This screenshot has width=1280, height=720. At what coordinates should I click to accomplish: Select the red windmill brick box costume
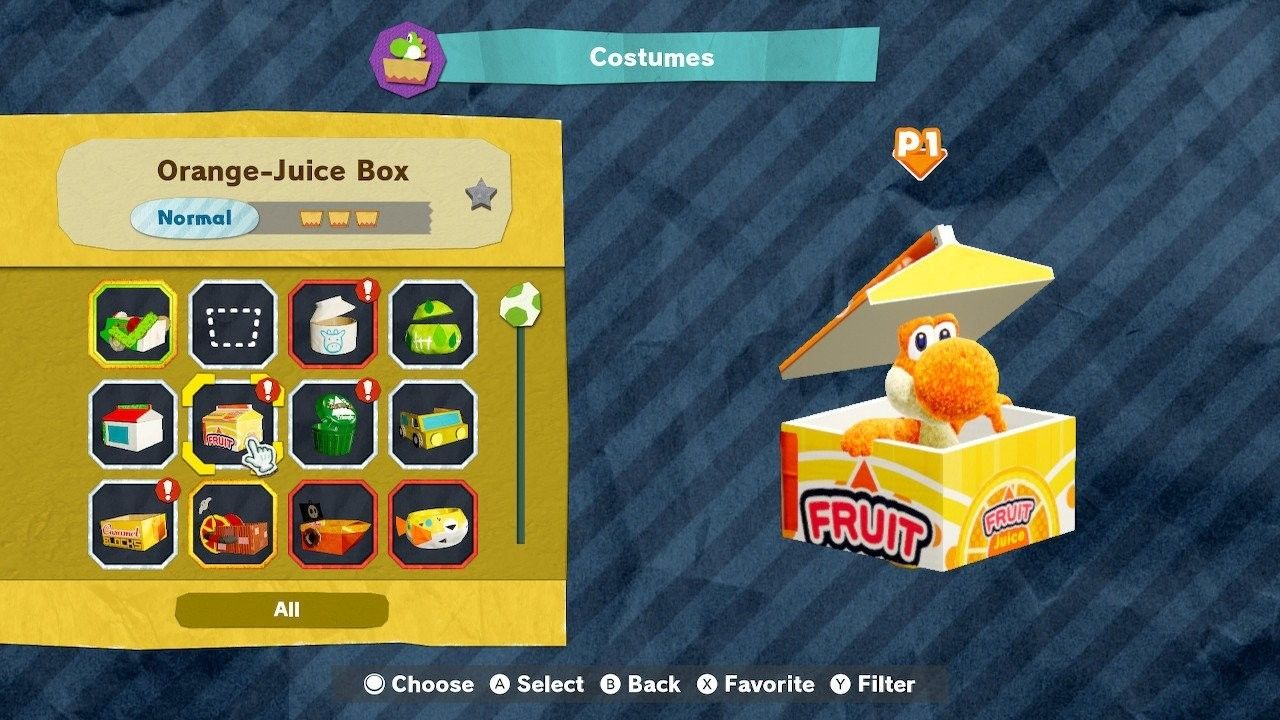coord(232,524)
